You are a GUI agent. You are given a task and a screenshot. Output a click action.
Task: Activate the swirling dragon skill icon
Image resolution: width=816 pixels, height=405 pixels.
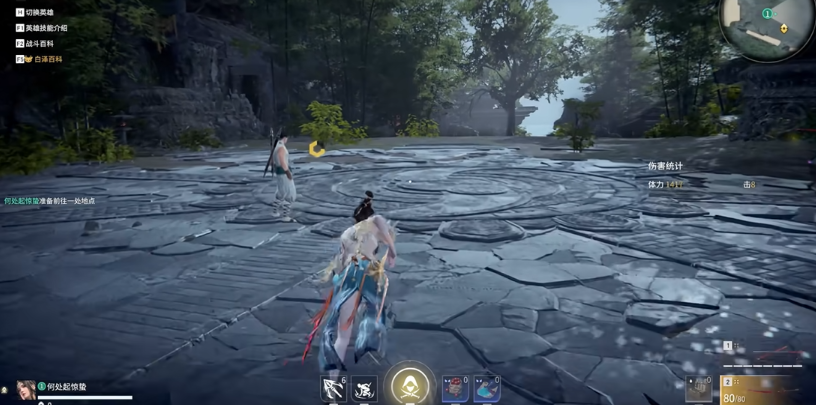click(364, 388)
